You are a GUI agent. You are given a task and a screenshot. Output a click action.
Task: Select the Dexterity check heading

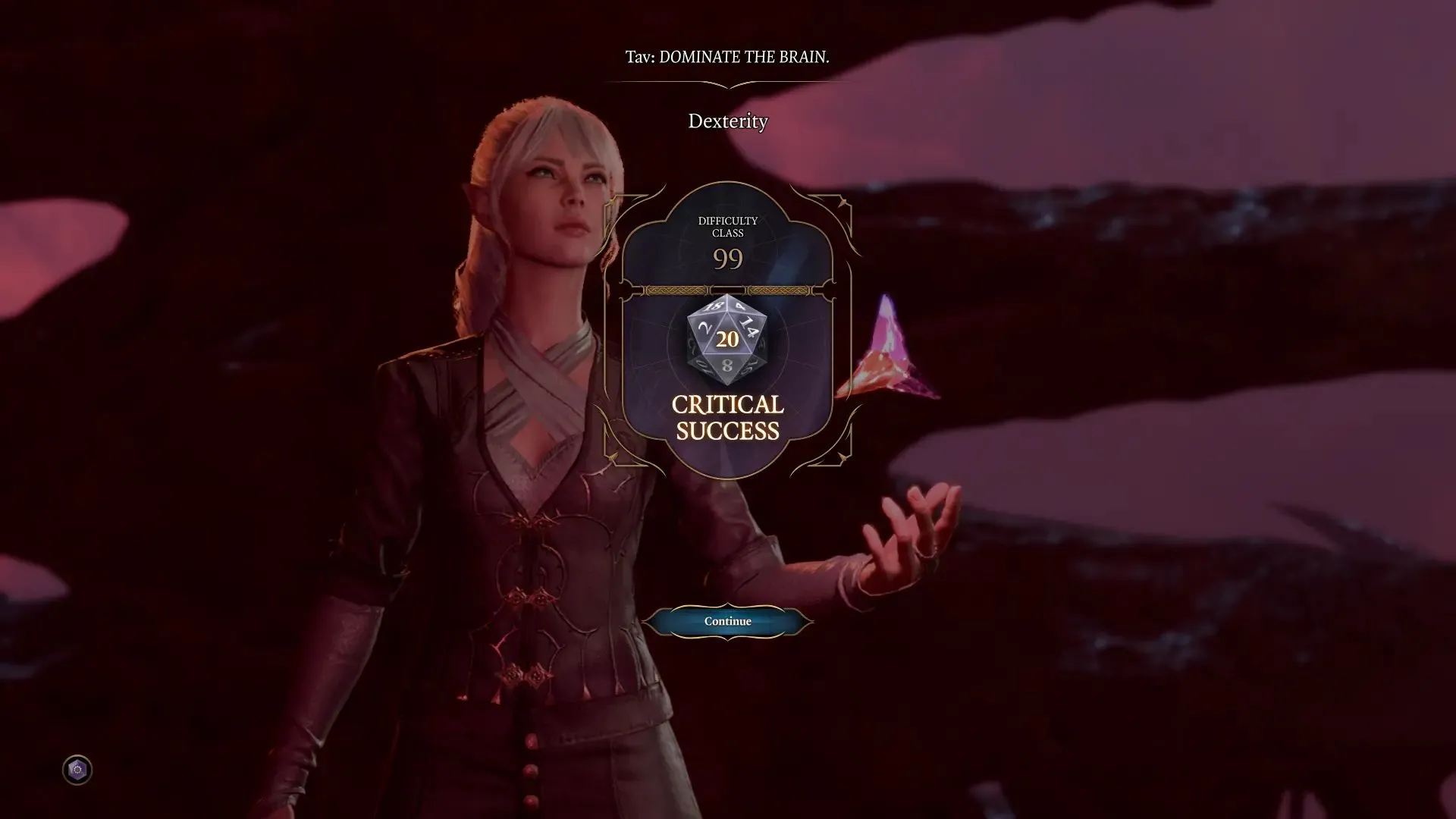pos(727,121)
